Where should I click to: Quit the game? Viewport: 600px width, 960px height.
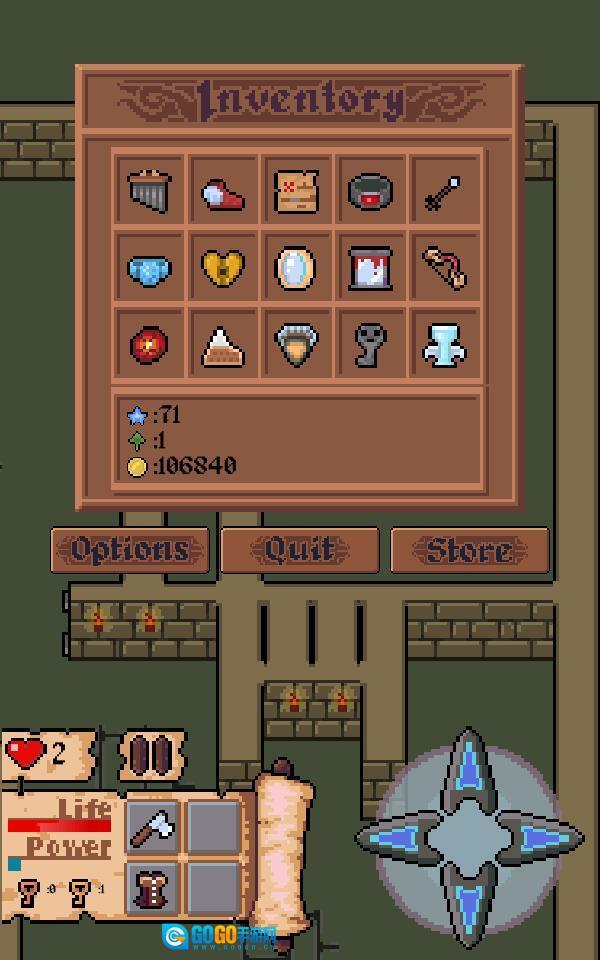click(300, 550)
